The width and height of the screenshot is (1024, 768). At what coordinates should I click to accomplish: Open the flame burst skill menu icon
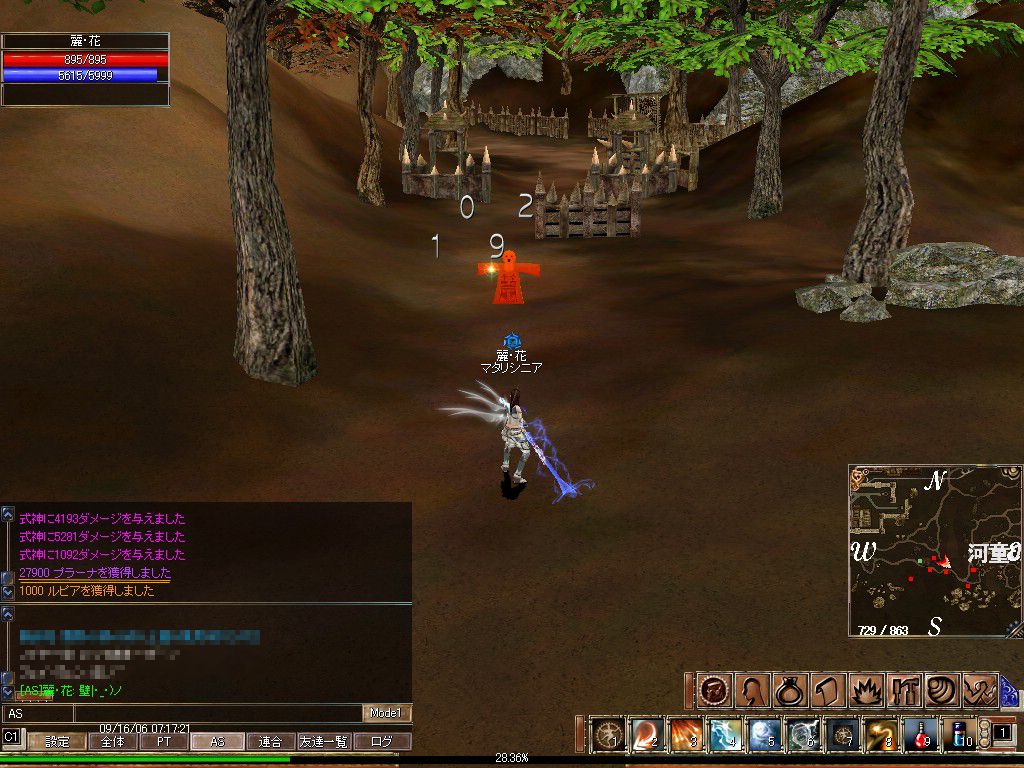click(864, 690)
